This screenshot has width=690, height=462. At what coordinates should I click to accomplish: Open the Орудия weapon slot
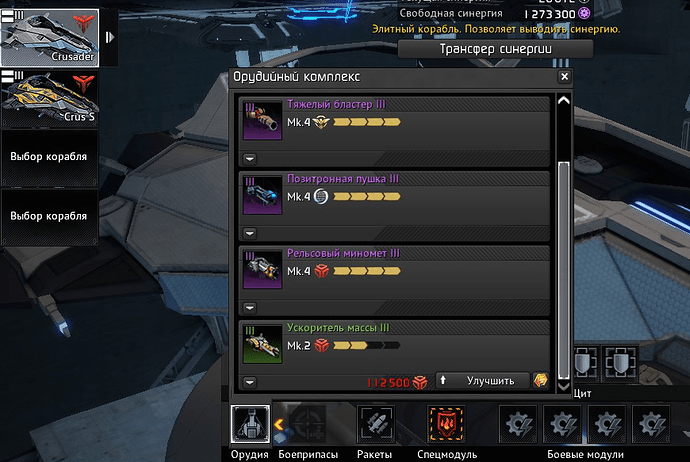coord(249,424)
